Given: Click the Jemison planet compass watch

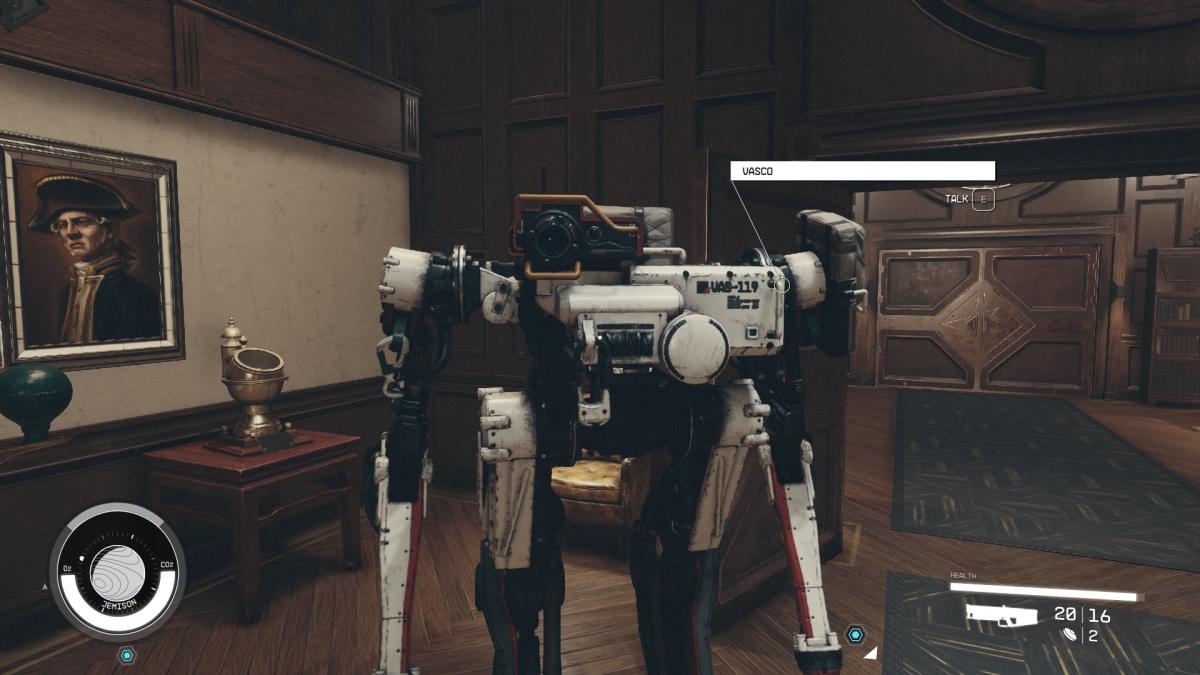Looking at the screenshot, I should pyautogui.click(x=117, y=572).
